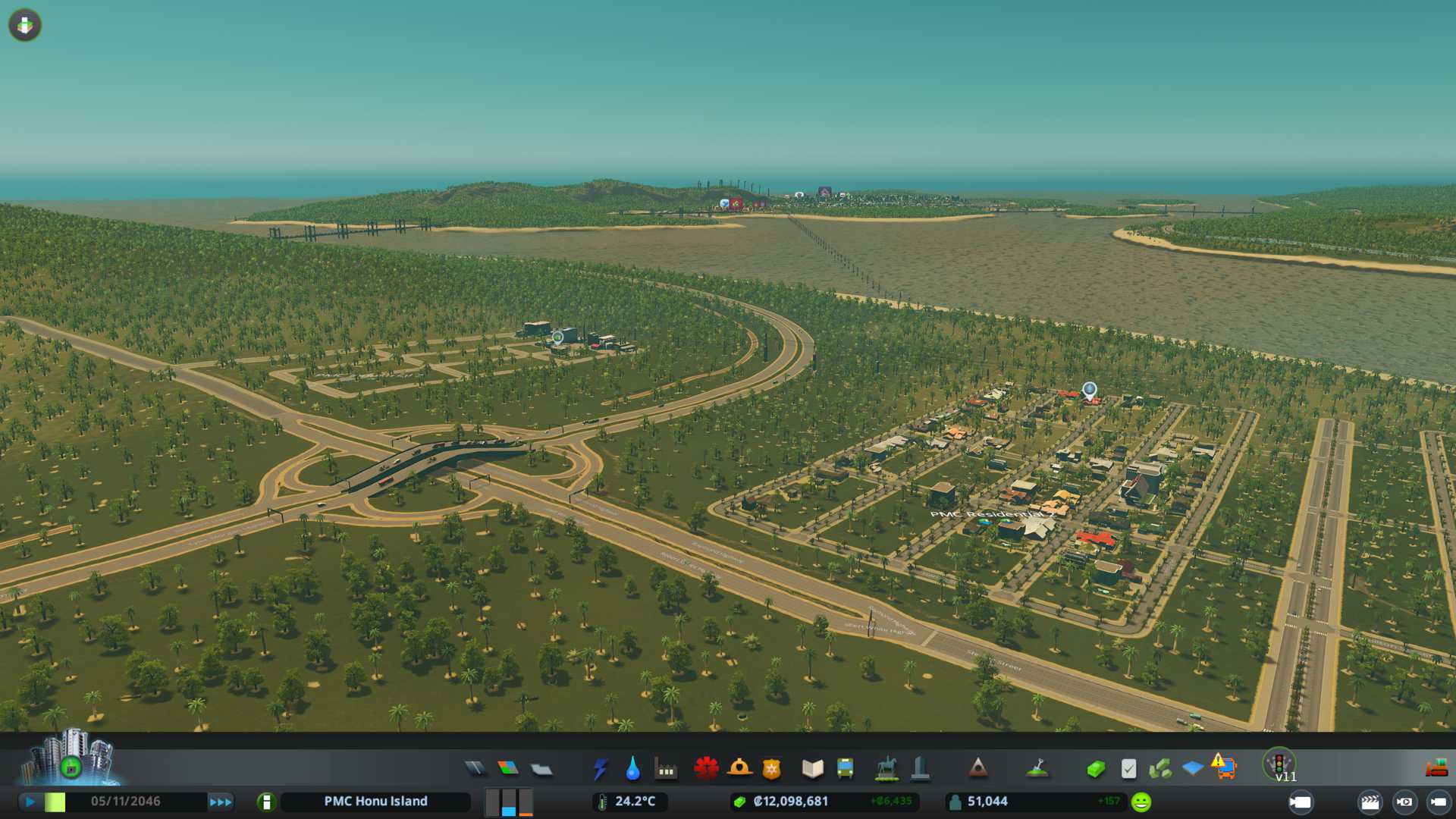Open the Economy money panel

[x=1096, y=770]
